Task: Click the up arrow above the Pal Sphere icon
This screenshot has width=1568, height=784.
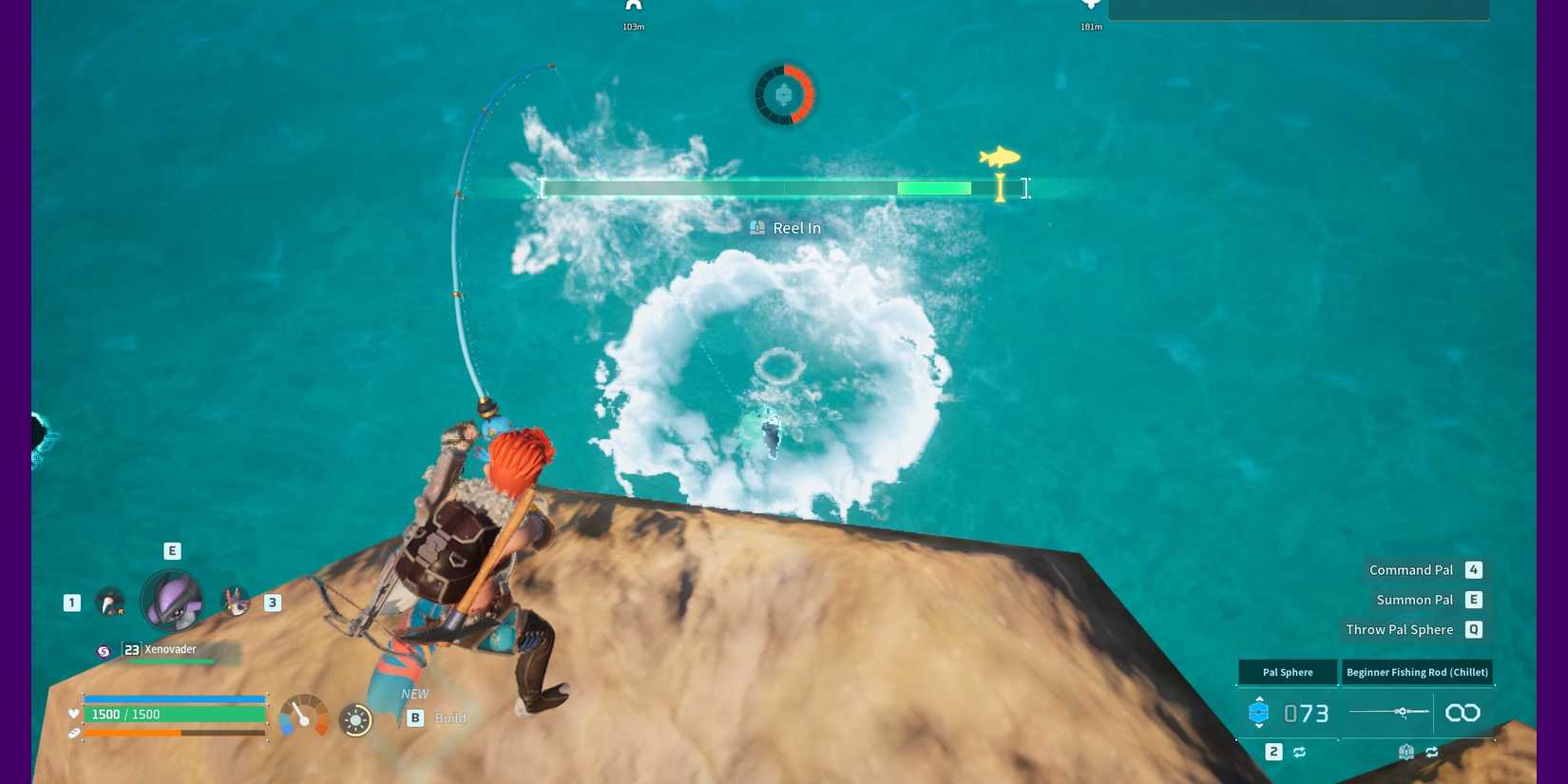Action: [x=1259, y=698]
